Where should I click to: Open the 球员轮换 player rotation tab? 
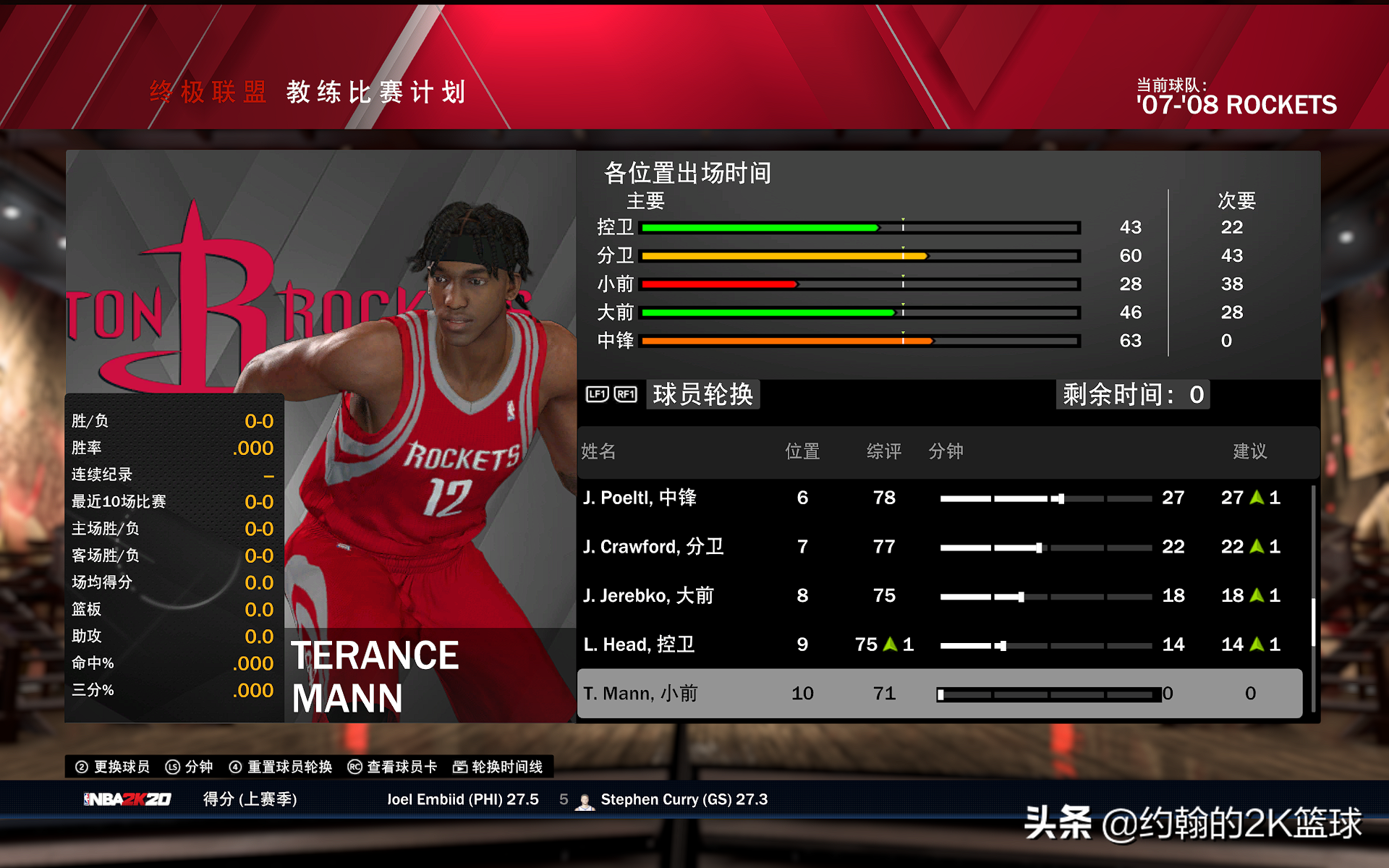tap(702, 394)
